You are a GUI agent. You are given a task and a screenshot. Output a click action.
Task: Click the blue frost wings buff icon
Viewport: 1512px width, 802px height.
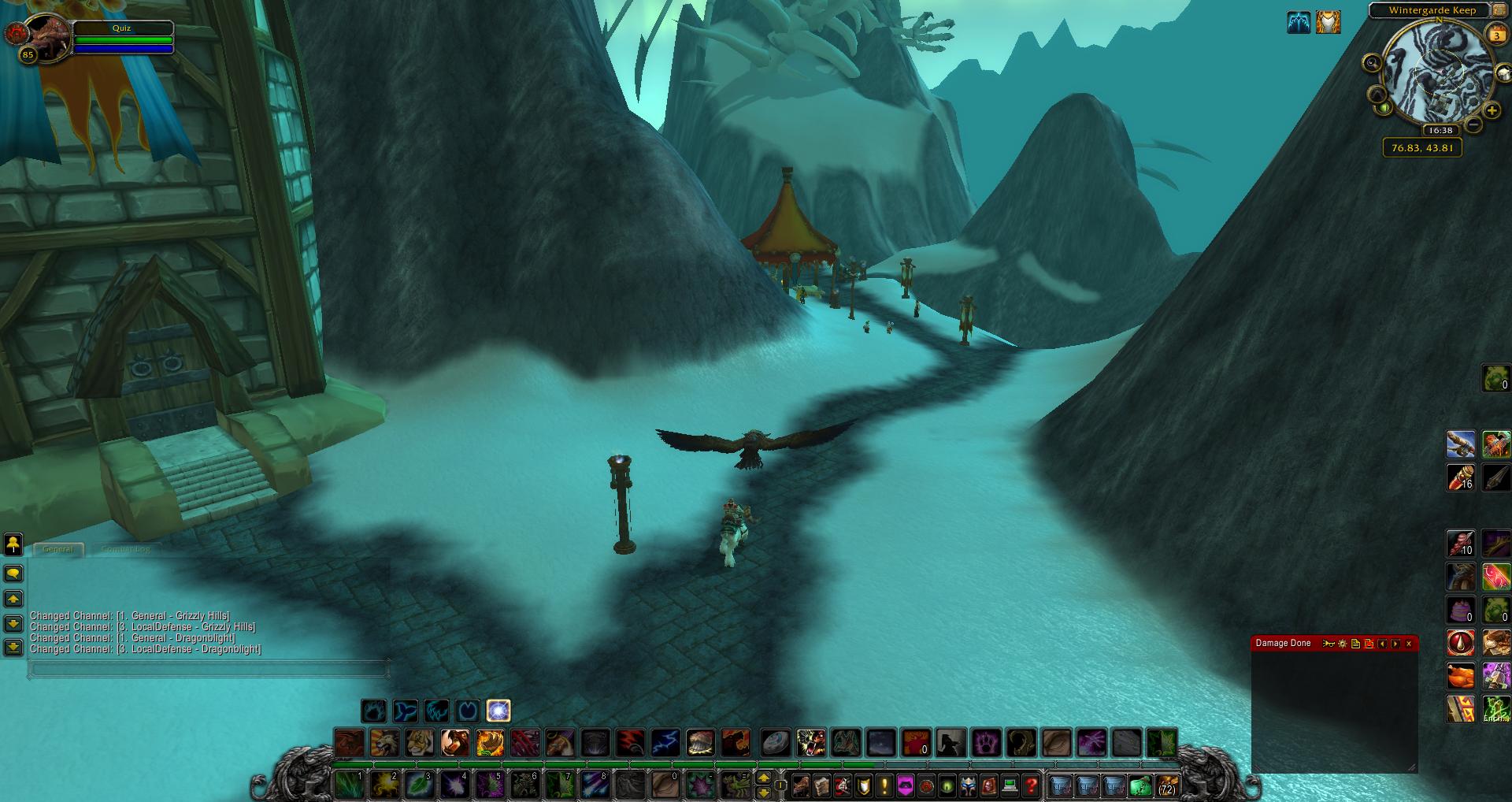(x=1299, y=22)
